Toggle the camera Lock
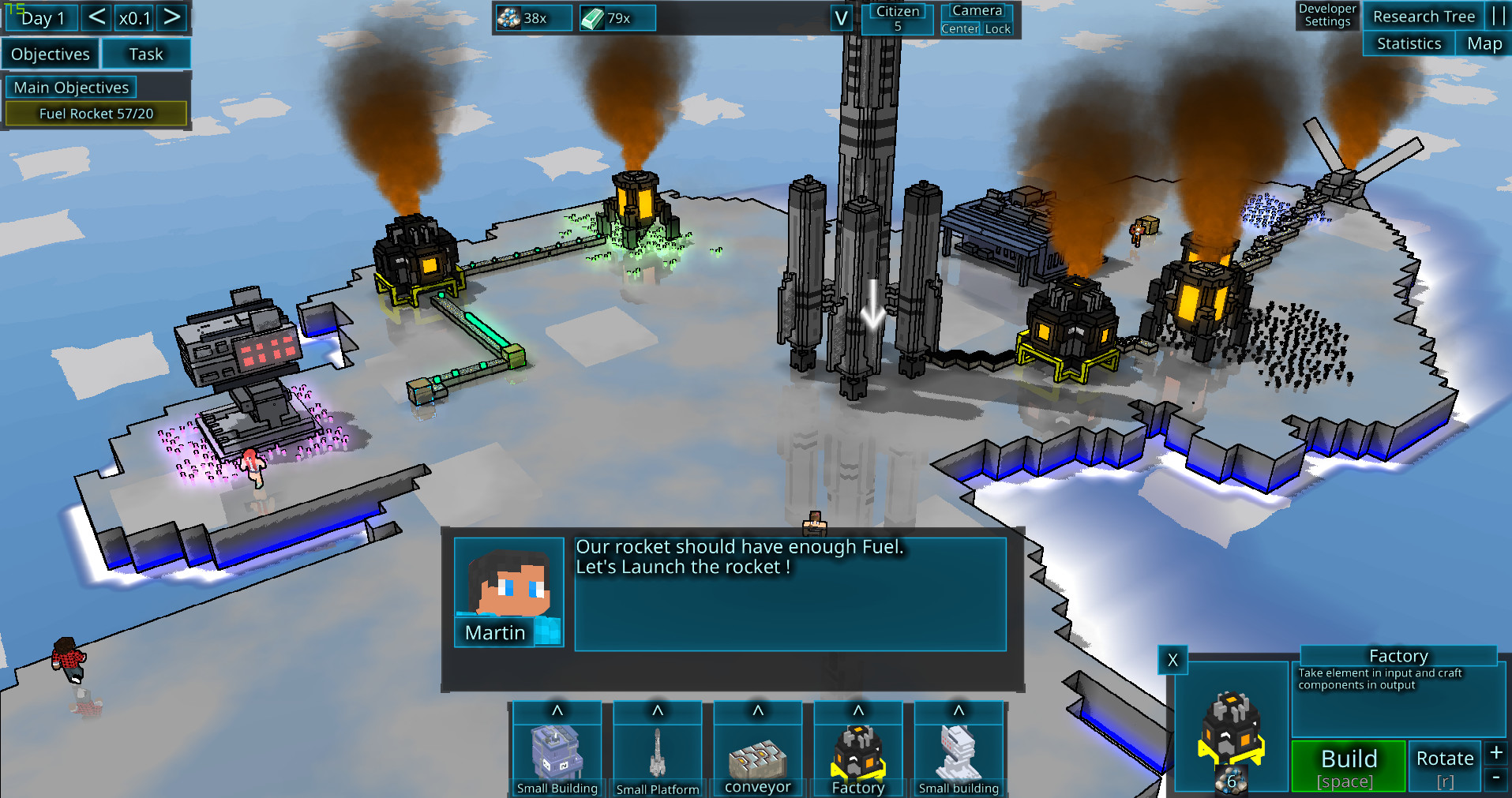This screenshot has height=798, width=1512. [x=997, y=29]
